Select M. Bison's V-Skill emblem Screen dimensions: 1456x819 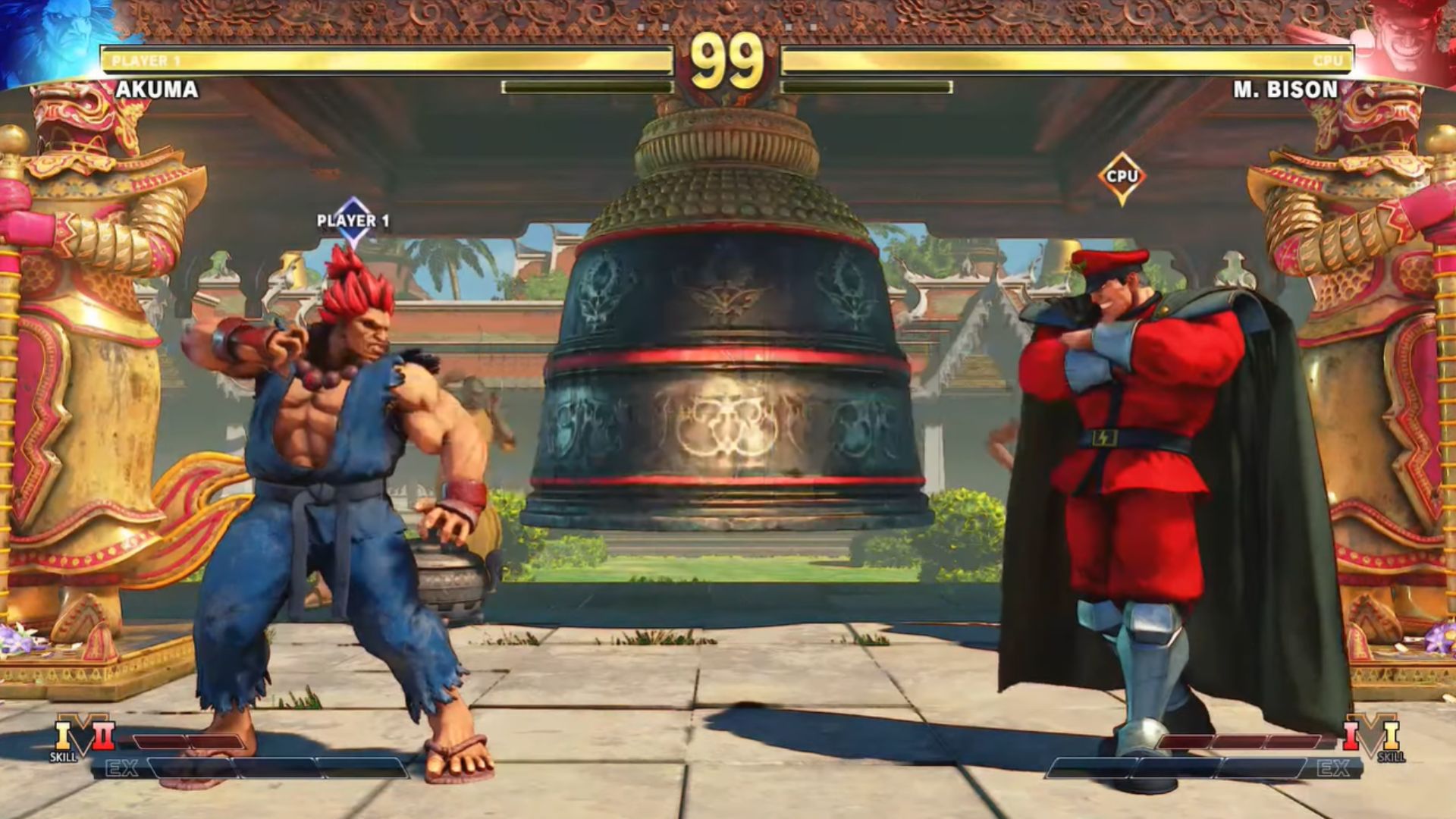(x=1371, y=735)
